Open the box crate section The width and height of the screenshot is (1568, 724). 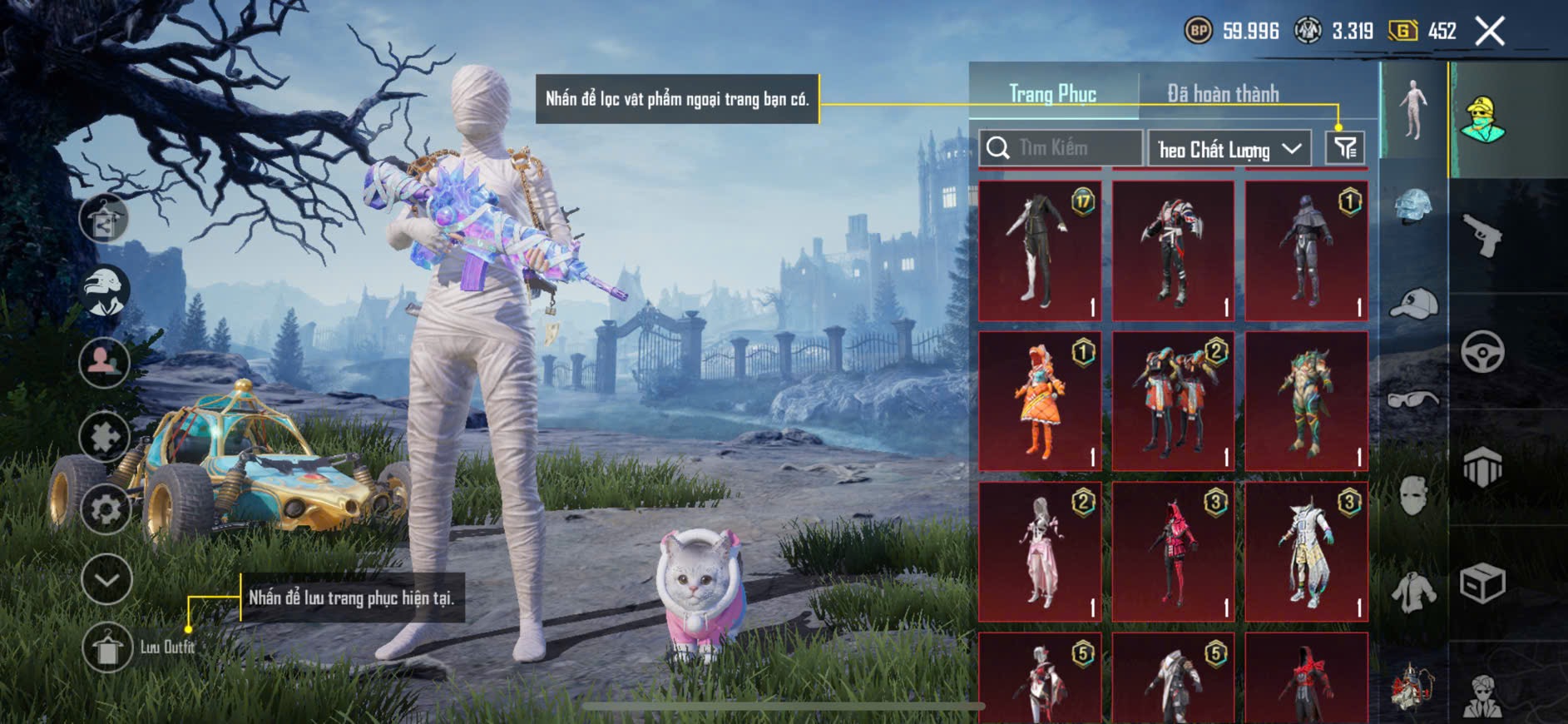pos(1483,583)
